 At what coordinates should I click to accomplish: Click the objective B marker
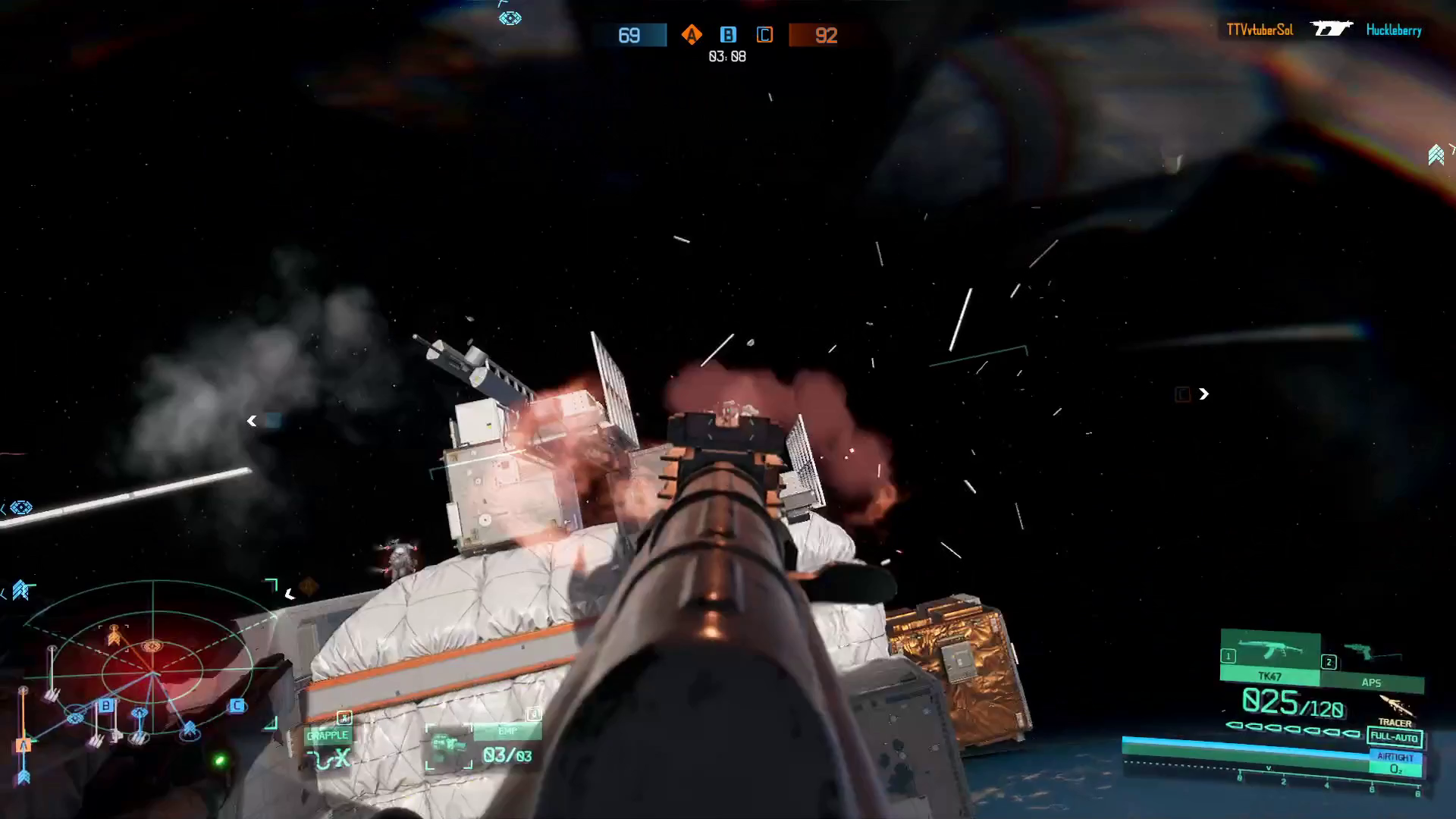[728, 35]
